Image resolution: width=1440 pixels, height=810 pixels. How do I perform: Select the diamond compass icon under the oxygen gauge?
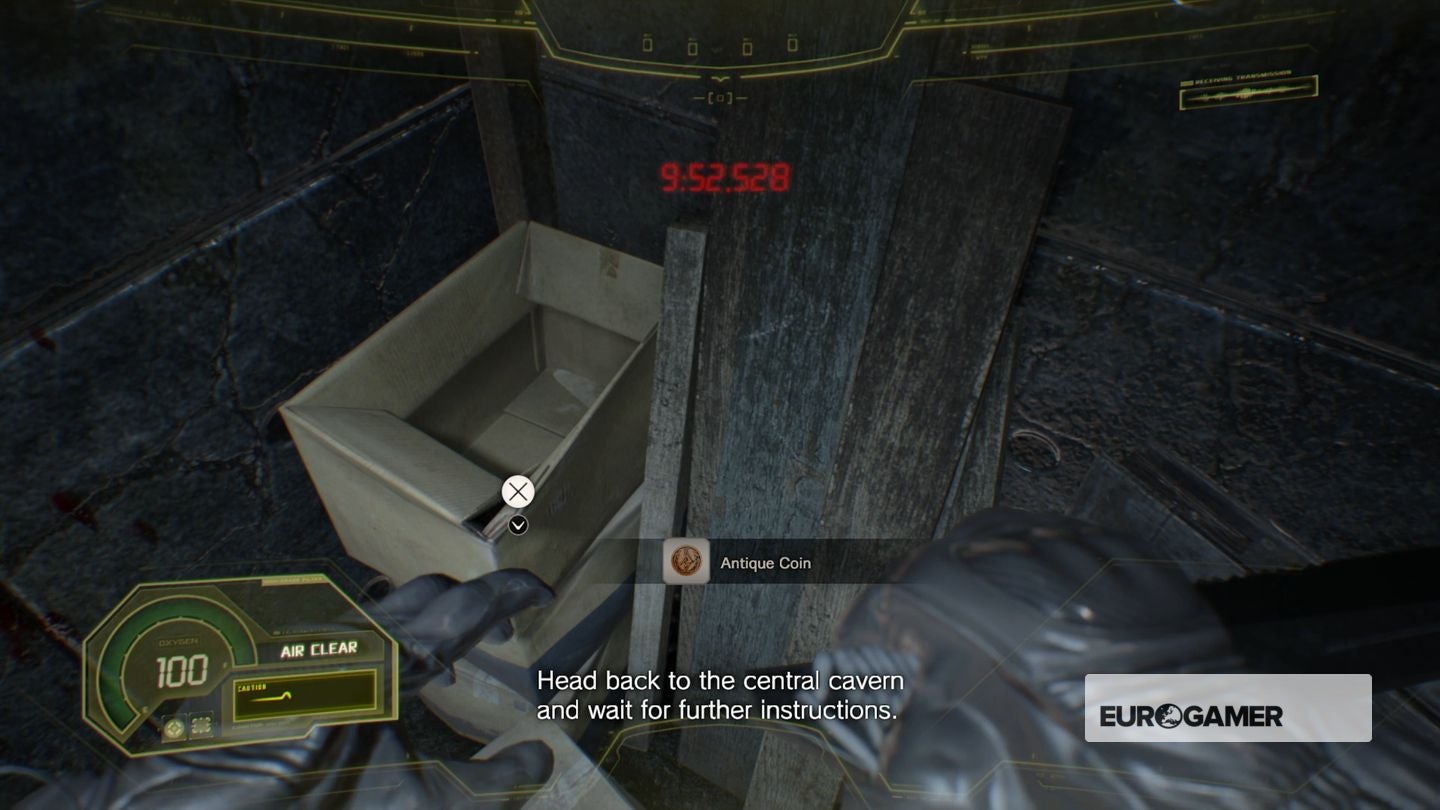pos(173,728)
